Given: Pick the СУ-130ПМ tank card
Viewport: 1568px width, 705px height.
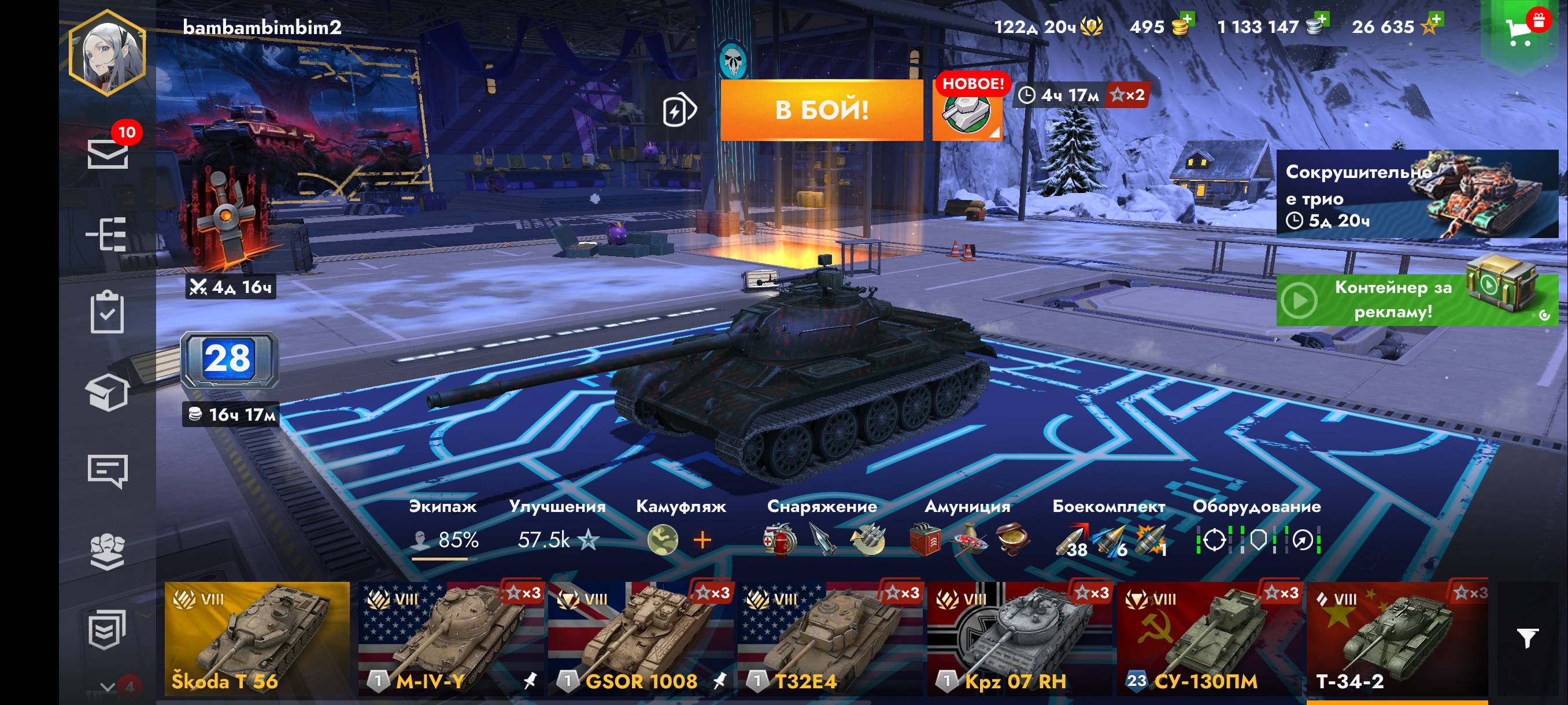Looking at the screenshot, I should pos(1209,639).
